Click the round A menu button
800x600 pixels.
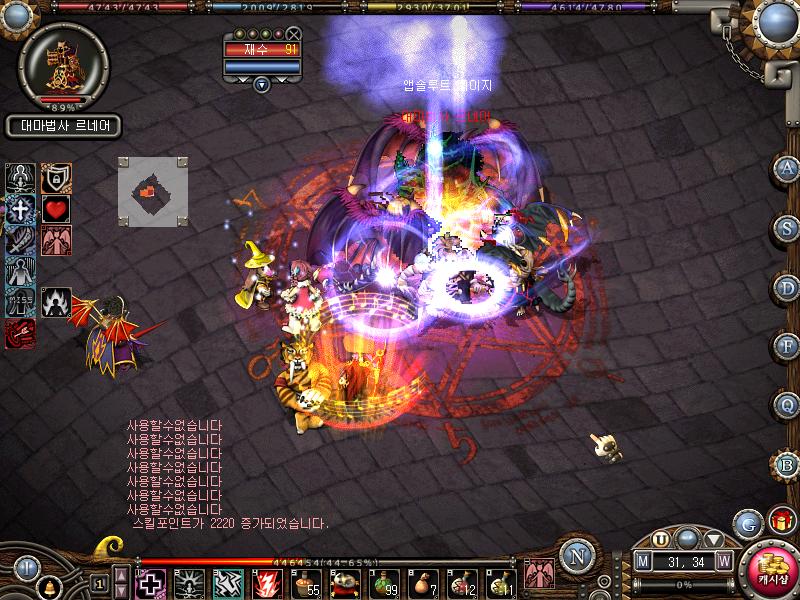pyautogui.click(x=787, y=168)
